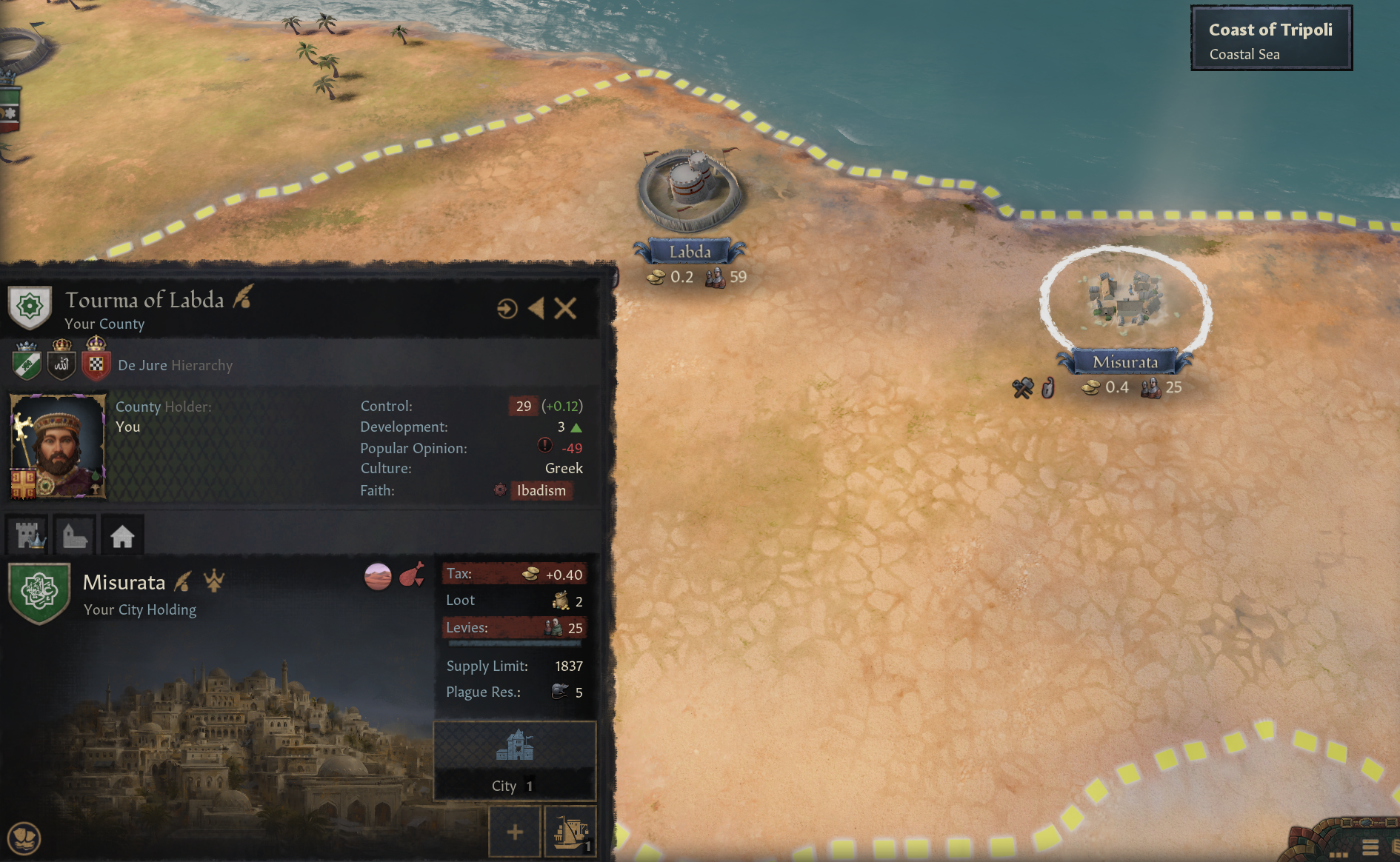Viewport: 1400px width, 862px height.
Task: Select the green-white duchy shield in De Jure Hierarchy
Action: tap(27, 363)
